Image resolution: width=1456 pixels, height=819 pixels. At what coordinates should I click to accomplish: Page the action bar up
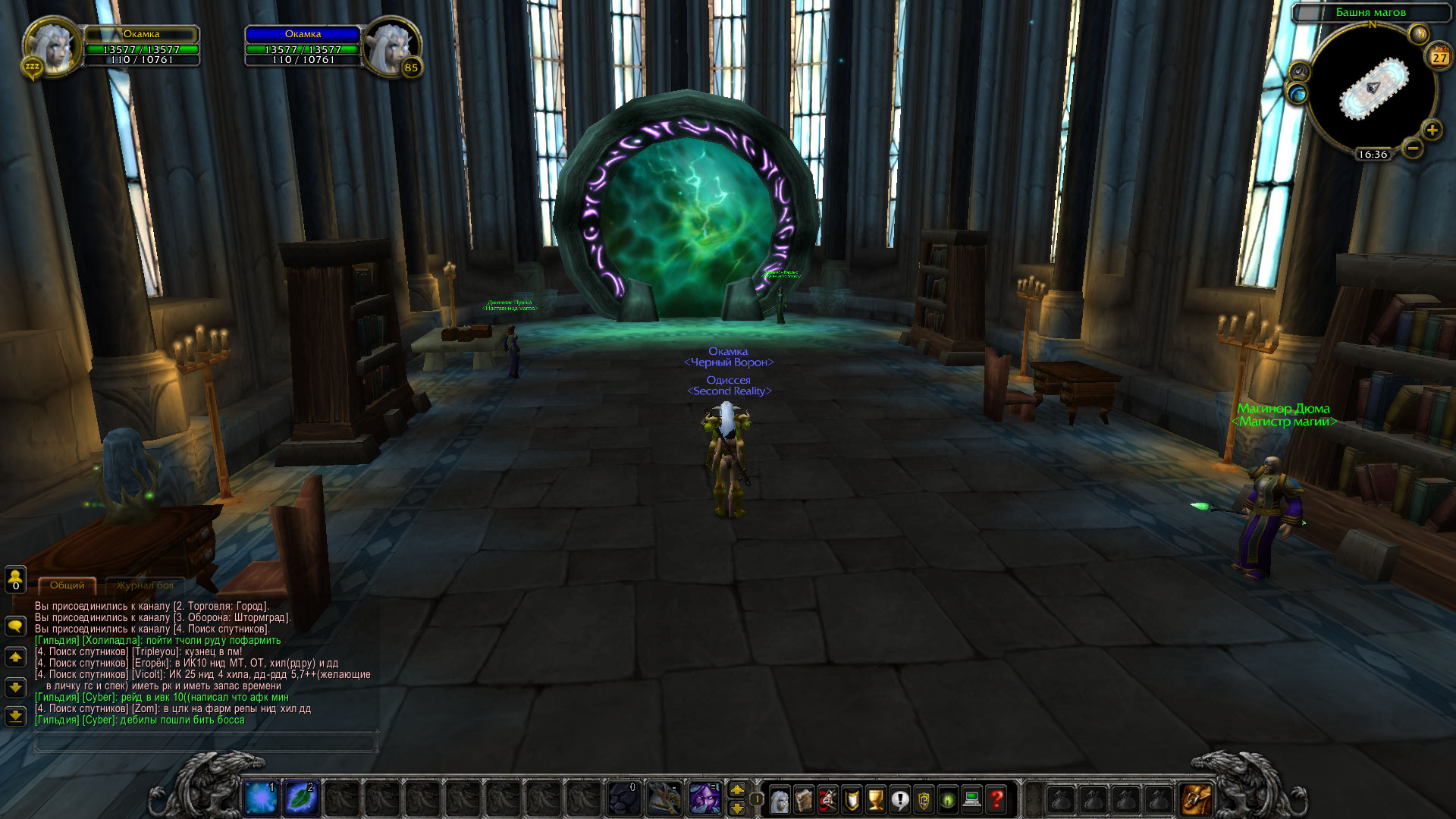coord(737,790)
